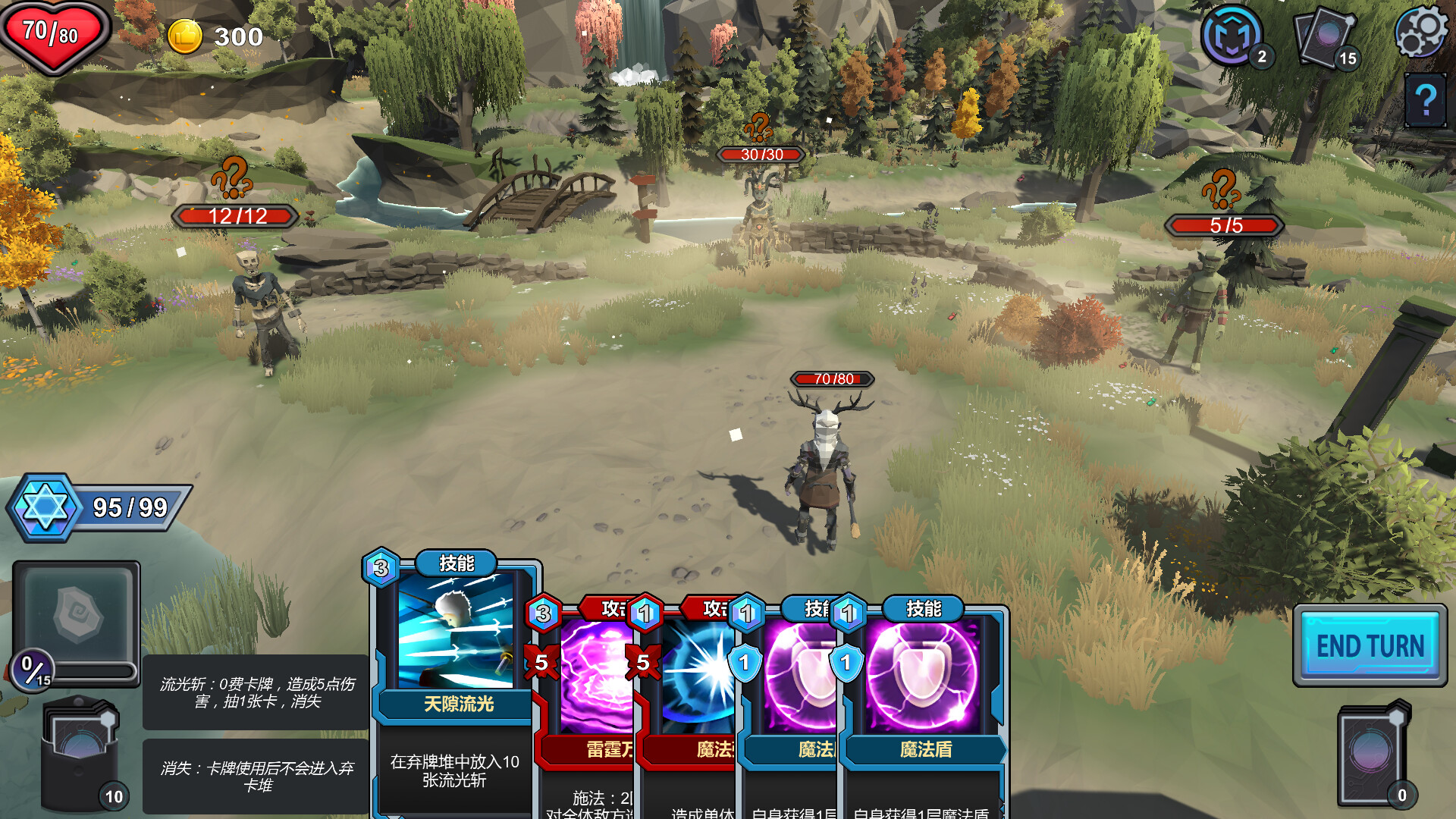
Task: Click the gold coin icon
Action: point(186,36)
